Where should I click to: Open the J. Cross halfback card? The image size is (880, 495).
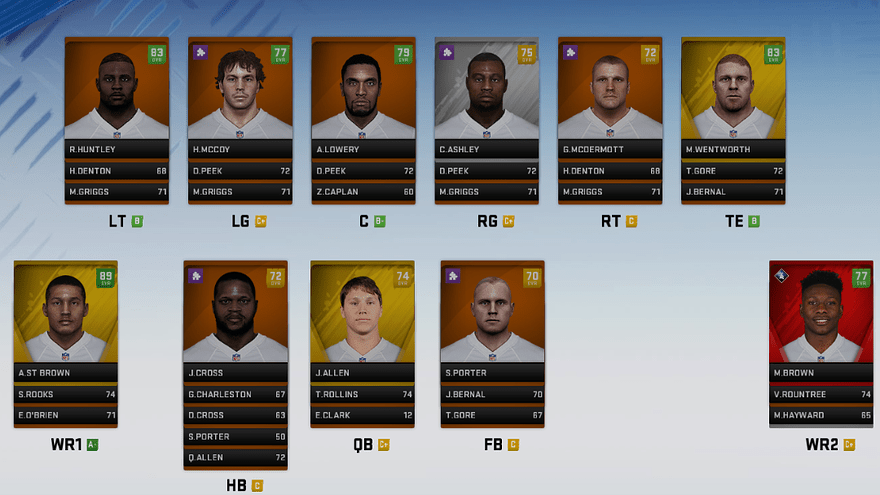click(235, 318)
